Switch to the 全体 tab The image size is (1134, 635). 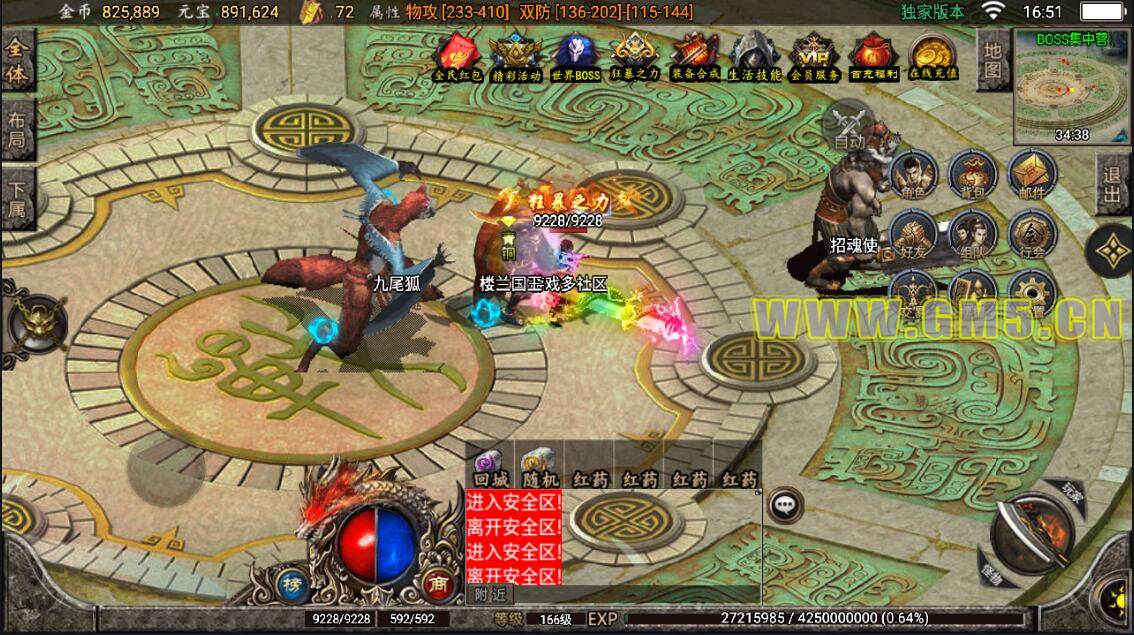18,63
